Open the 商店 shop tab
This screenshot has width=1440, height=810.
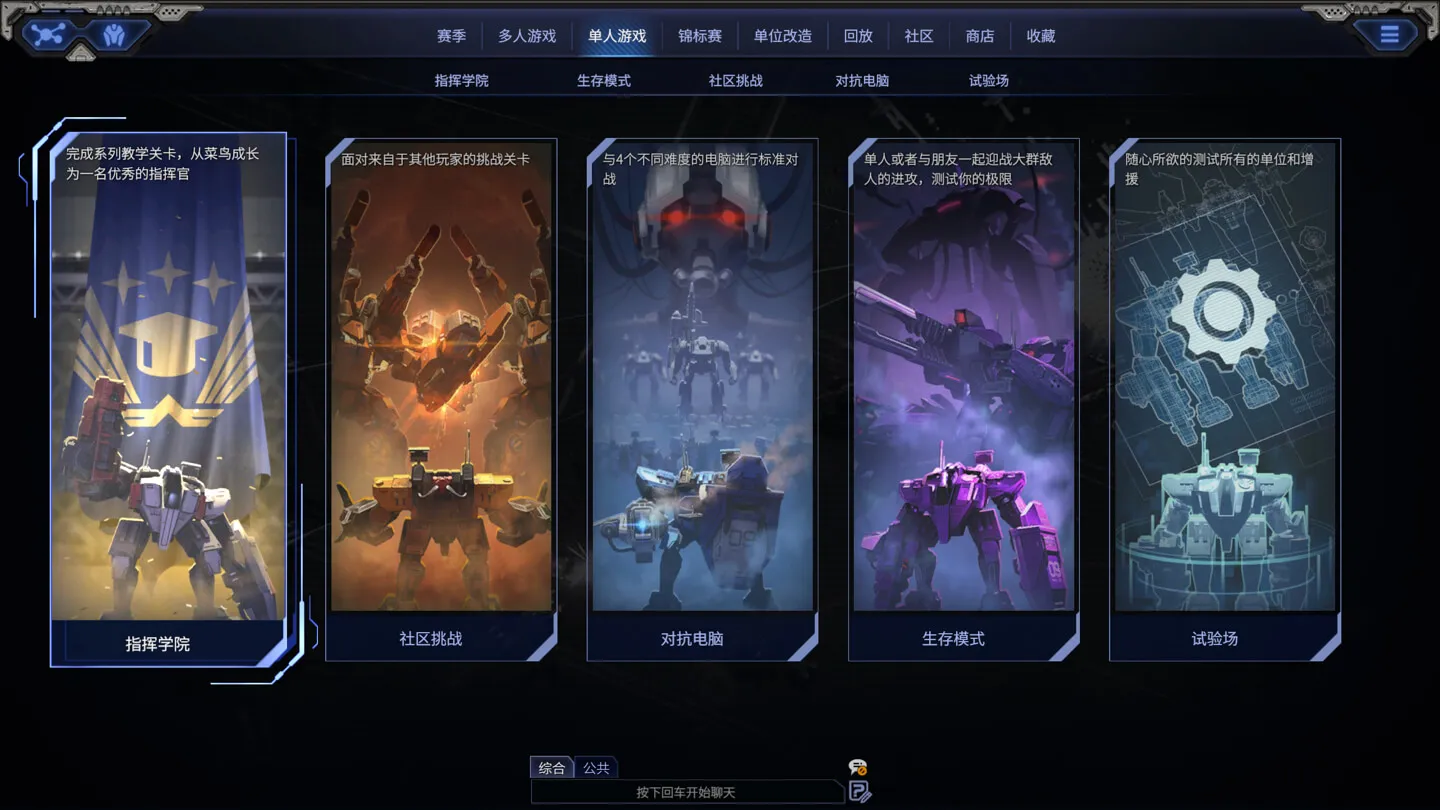(980, 36)
